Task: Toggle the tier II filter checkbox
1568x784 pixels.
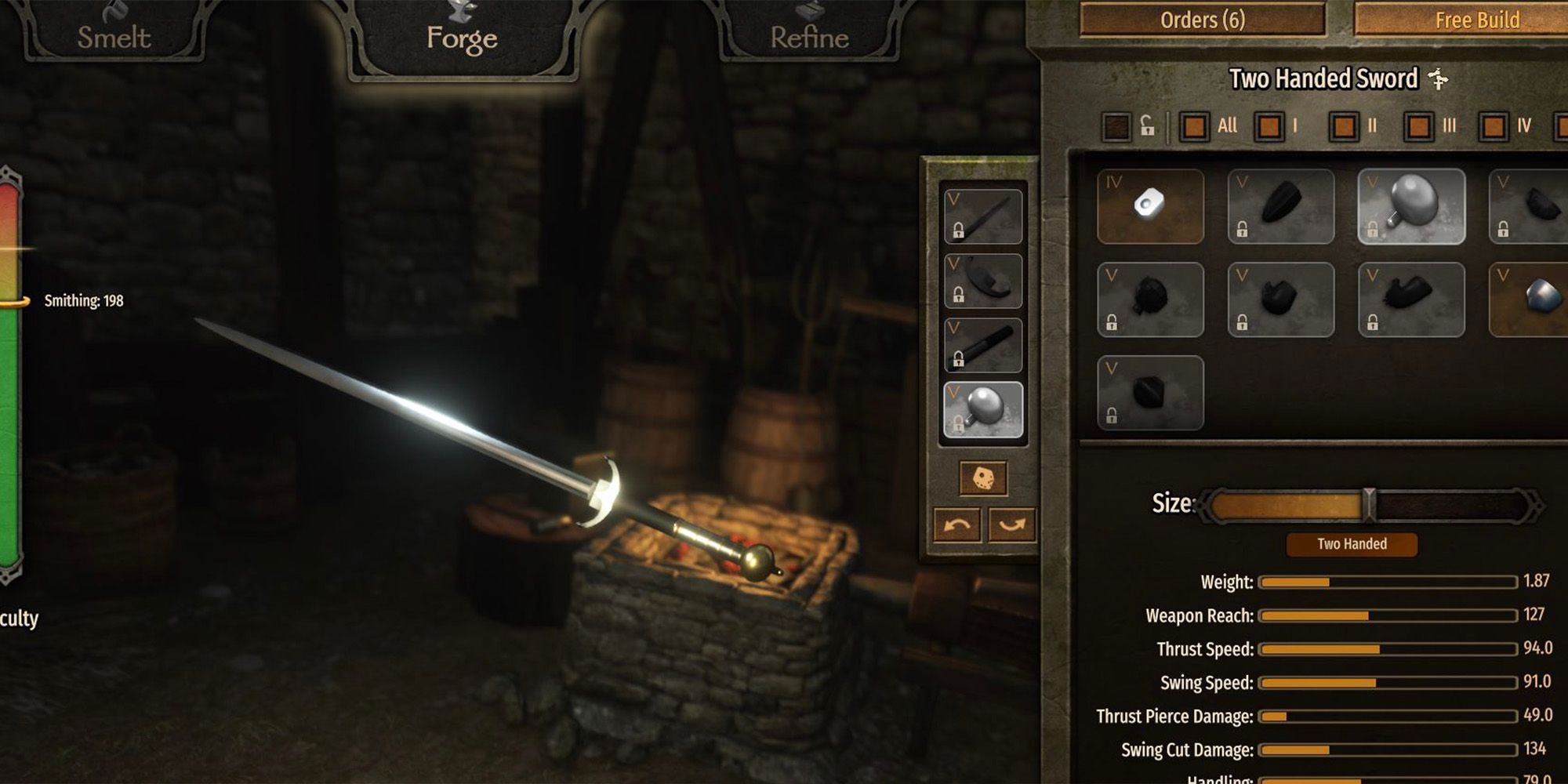Action: [1344, 126]
